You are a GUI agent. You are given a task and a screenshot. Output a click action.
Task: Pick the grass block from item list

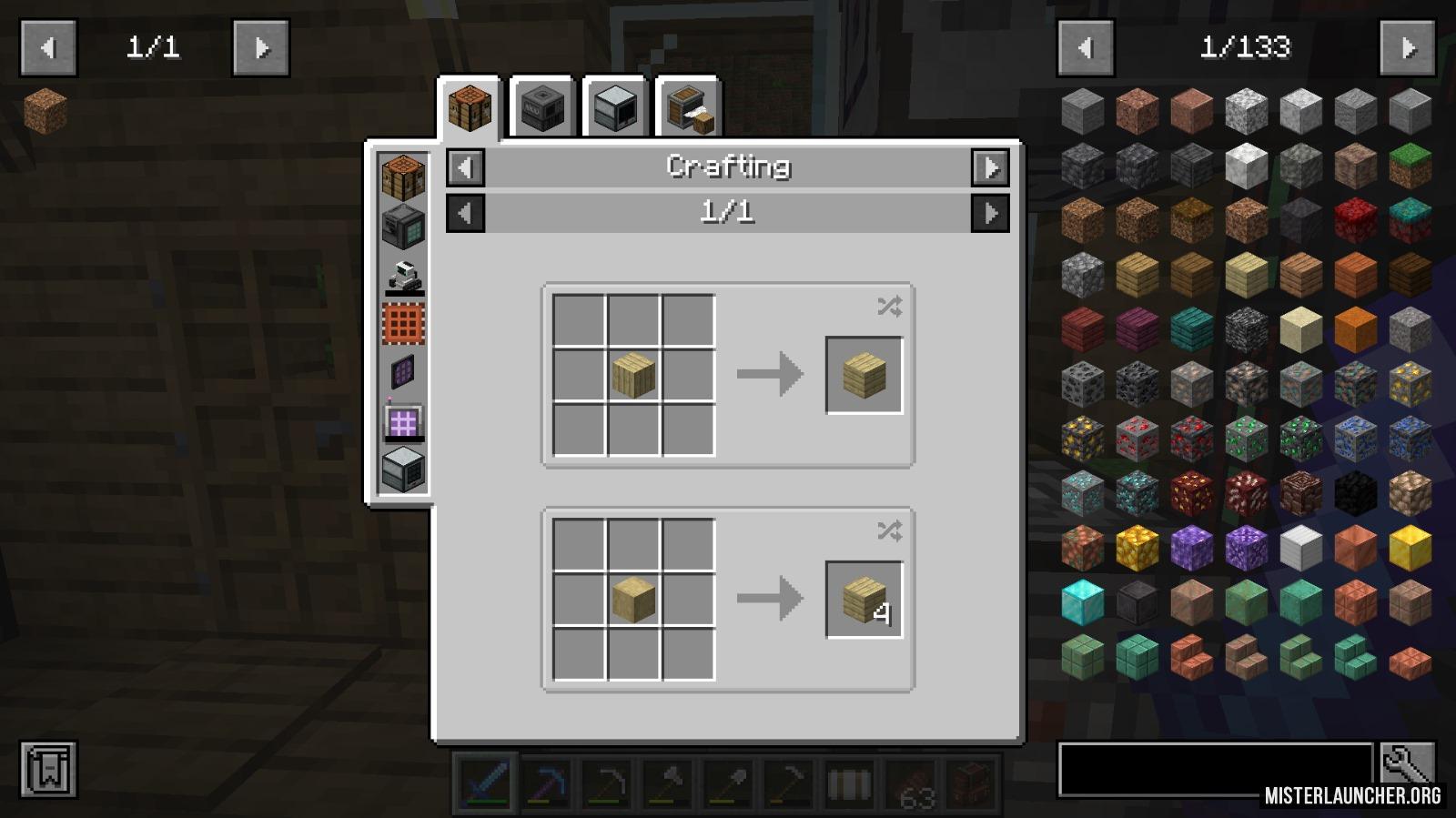tap(1410, 165)
